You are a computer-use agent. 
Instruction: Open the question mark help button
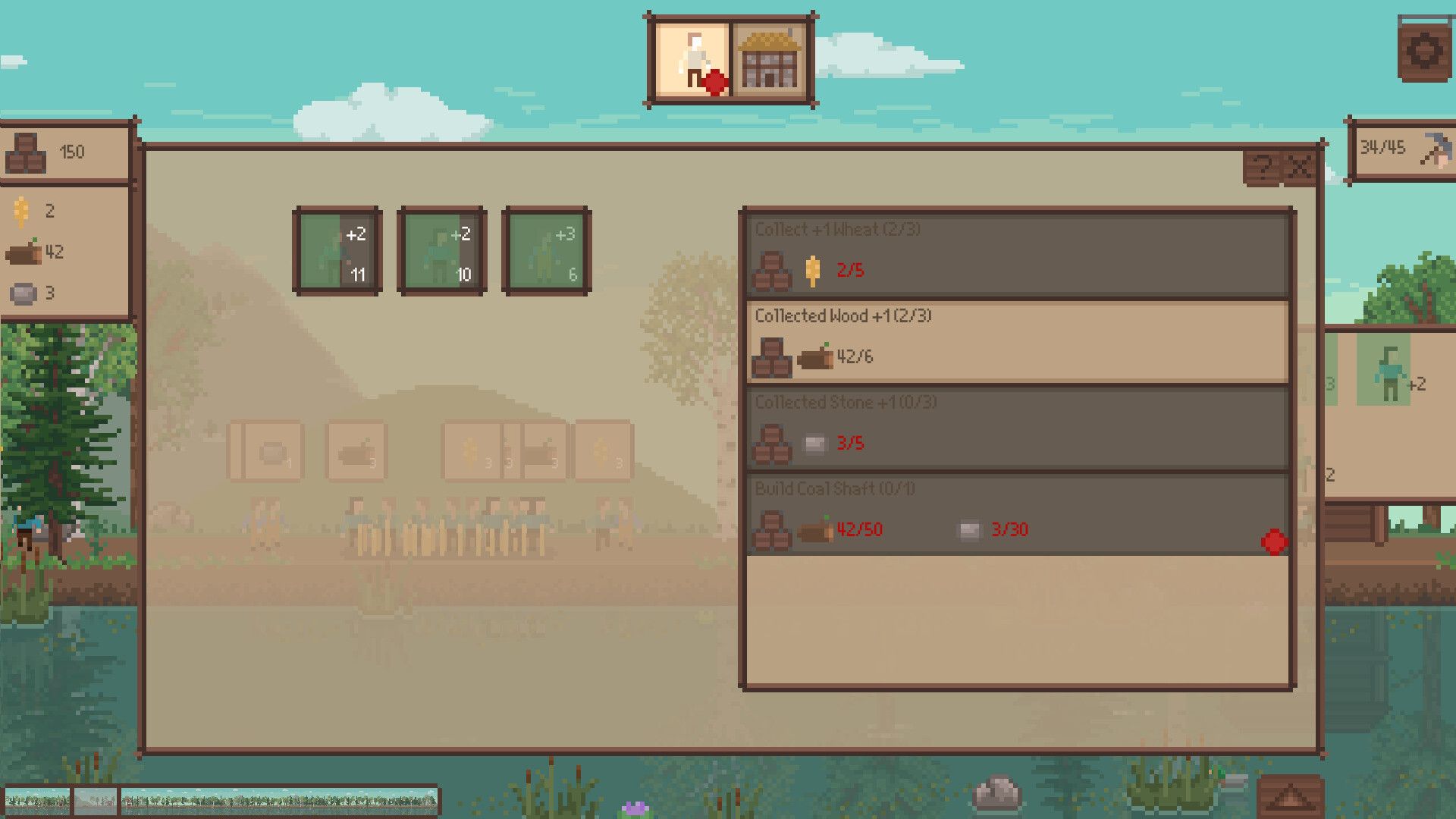pyautogui.click(x=1262, y=167)
